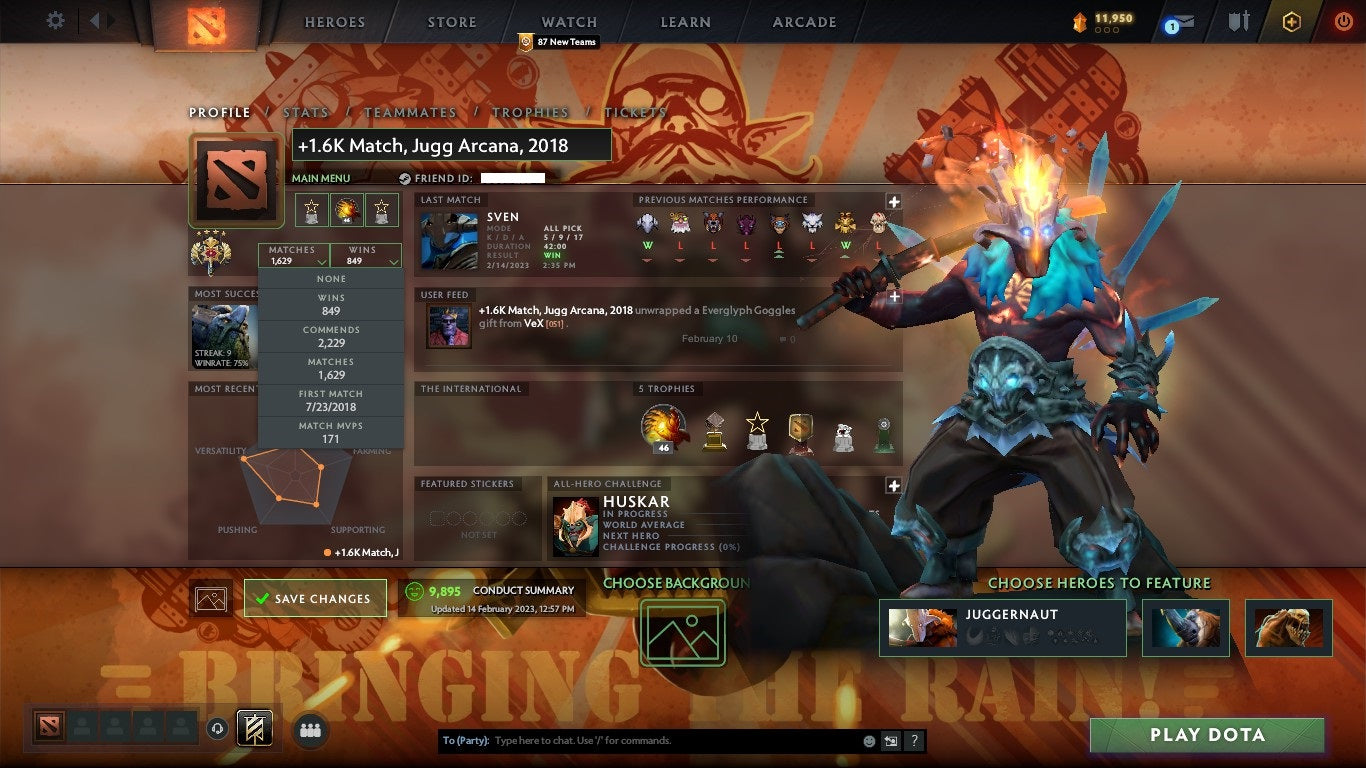1366x768 pixels.
Task: Click the SAVE CHANGES button
Action: pos(316,597)
